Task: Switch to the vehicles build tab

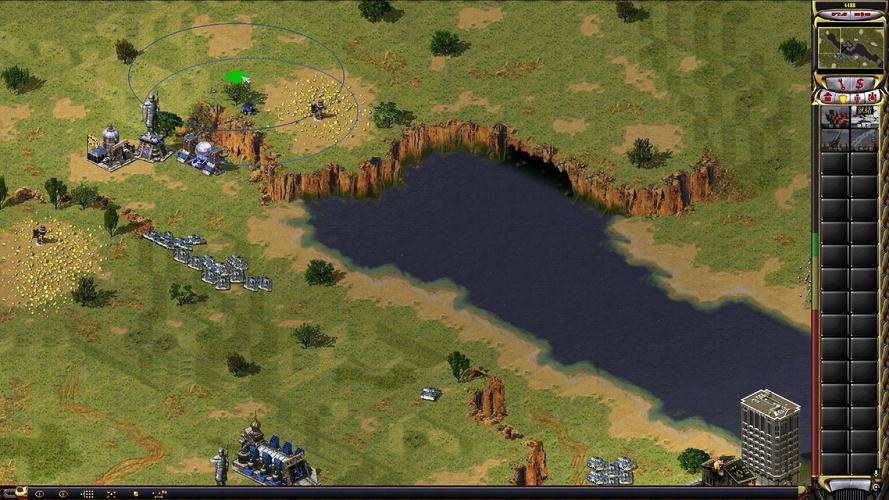Action: pos(870,97)
